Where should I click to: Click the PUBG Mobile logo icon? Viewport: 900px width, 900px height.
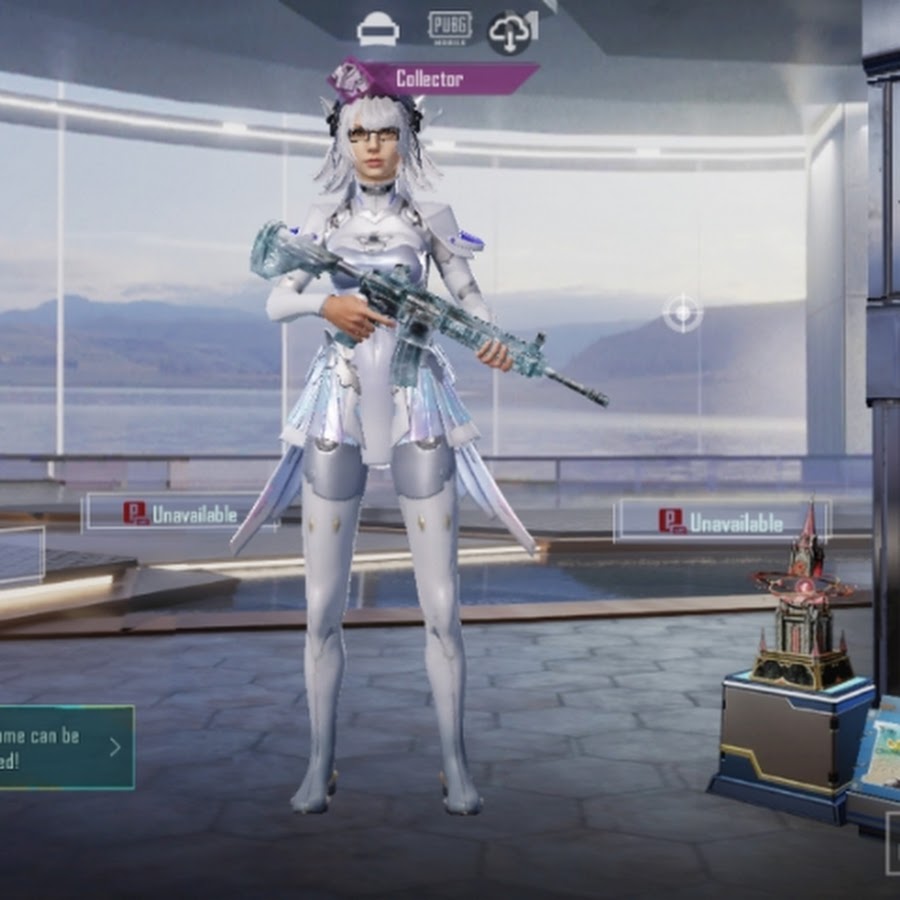[x=450, y=27]
